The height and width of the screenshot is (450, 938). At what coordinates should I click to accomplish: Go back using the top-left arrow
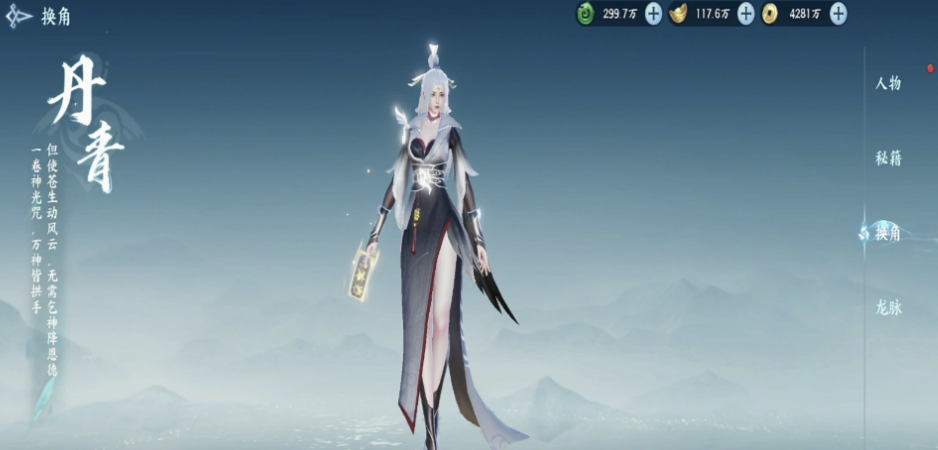[x=19, y=17]
